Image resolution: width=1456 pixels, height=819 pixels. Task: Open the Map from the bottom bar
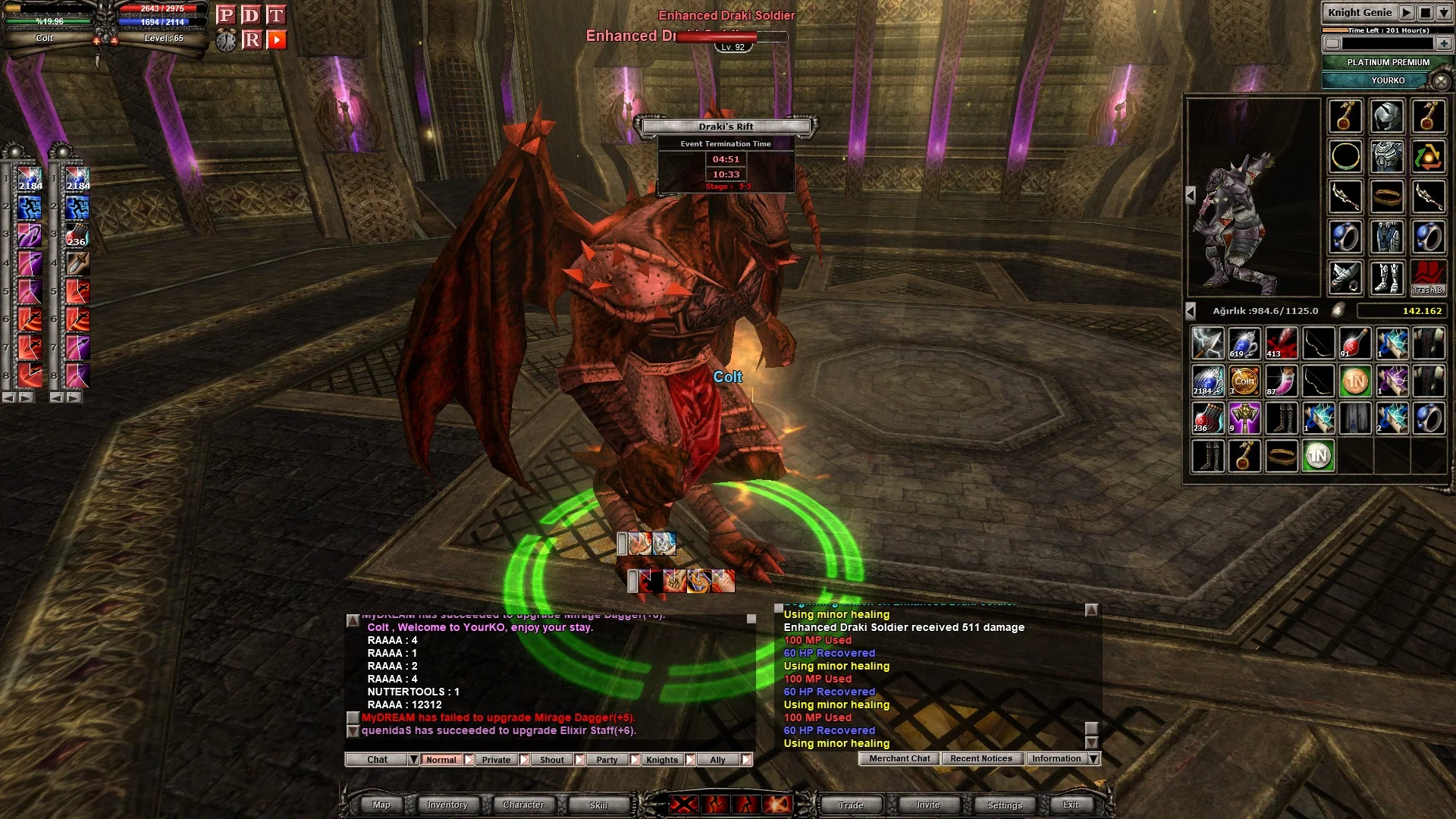pos(381,805)
